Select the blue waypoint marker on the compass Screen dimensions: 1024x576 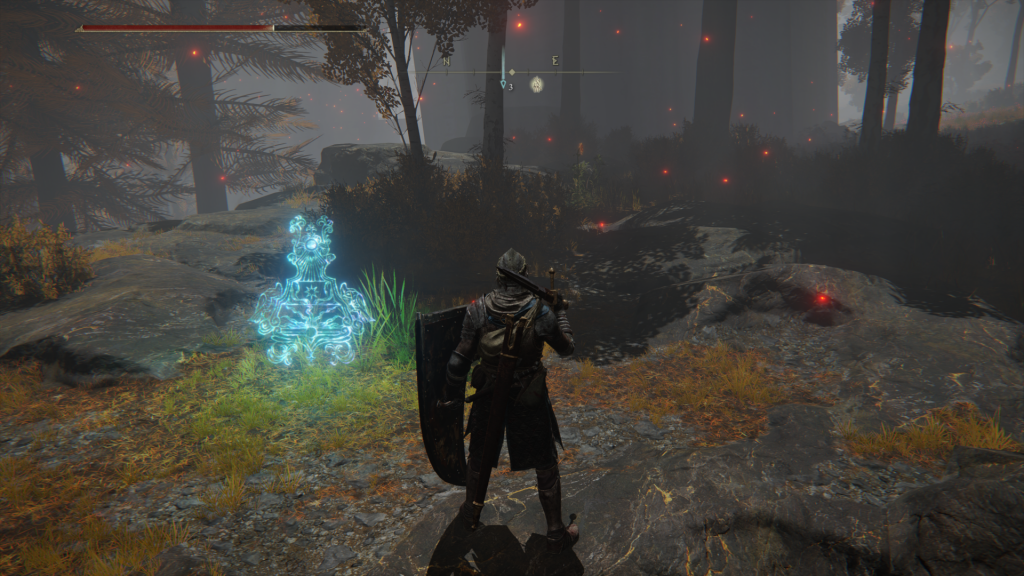[x=503, y=85]
